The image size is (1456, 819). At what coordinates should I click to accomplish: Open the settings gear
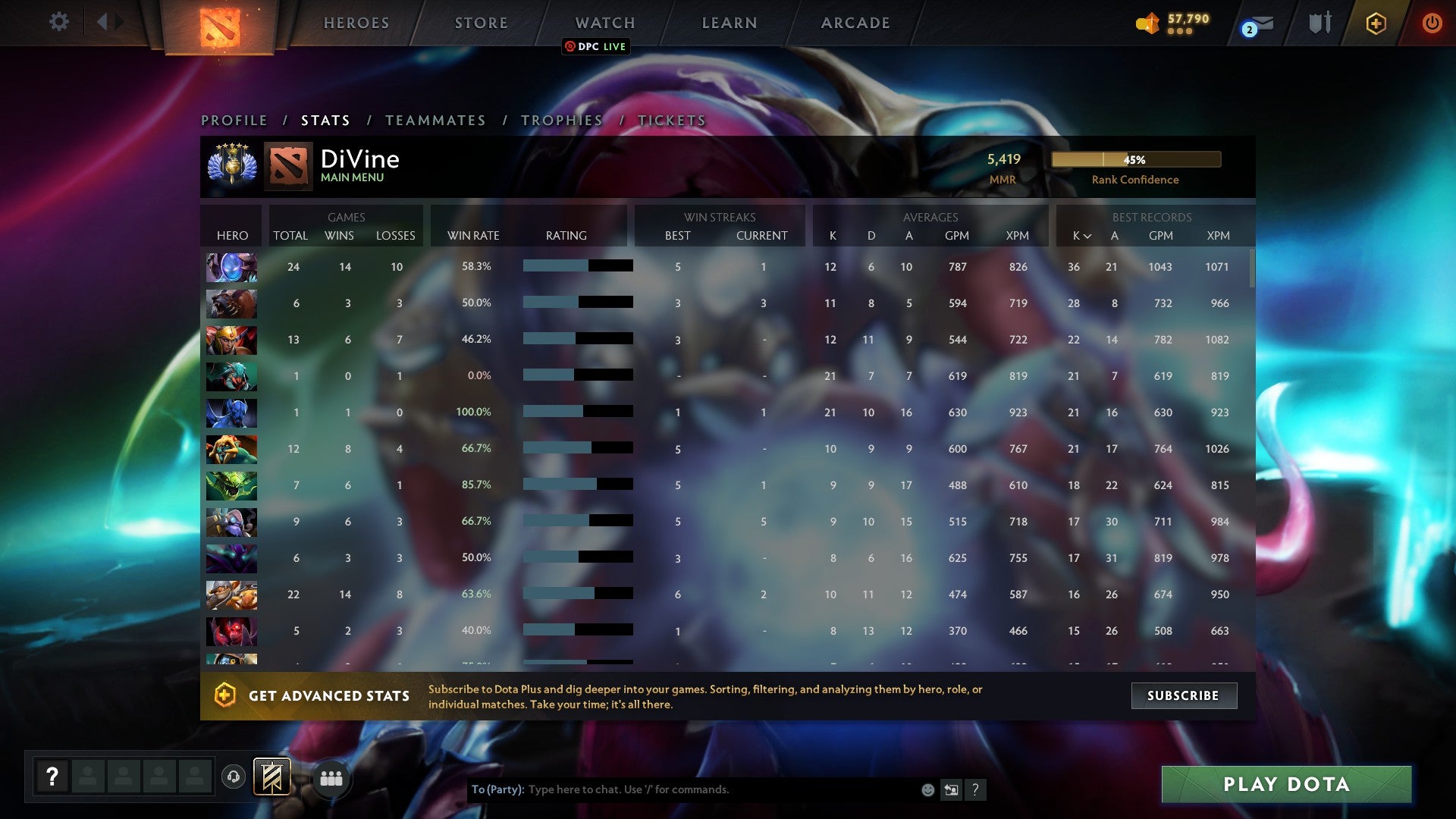(58, 22)
